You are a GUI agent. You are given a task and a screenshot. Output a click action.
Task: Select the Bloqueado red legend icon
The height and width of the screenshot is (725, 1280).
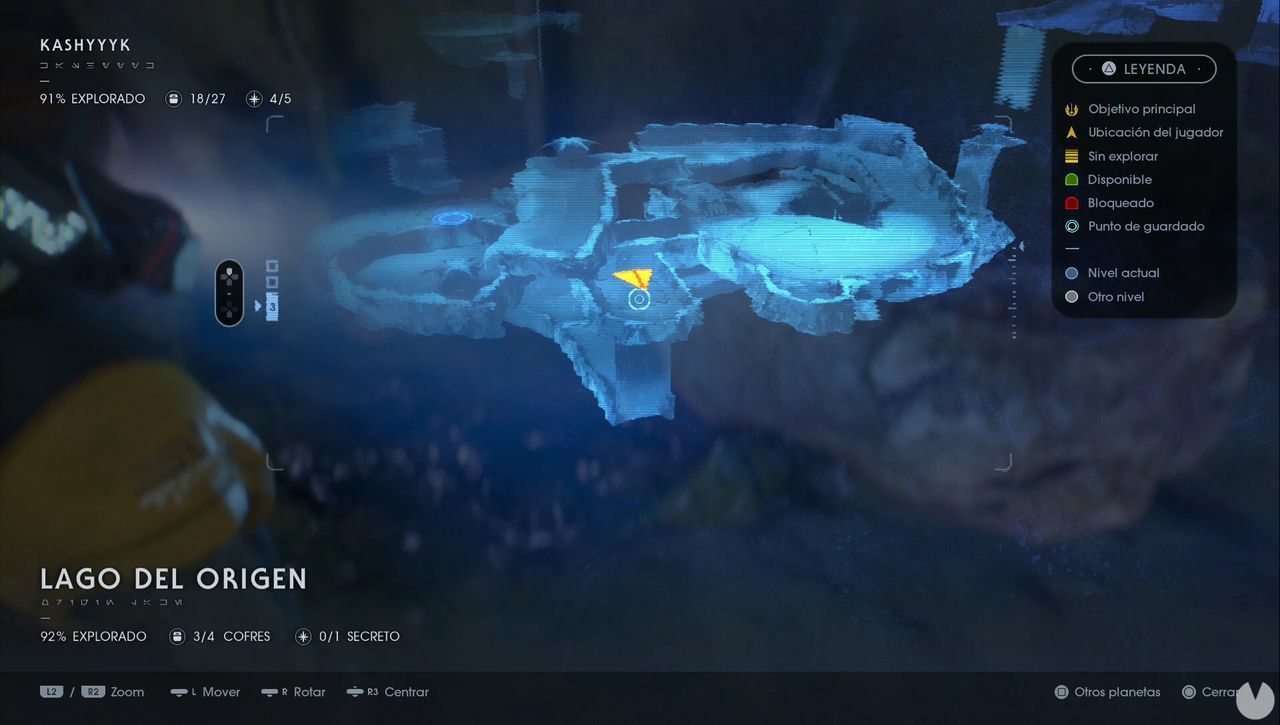[x=1071, y=203]
